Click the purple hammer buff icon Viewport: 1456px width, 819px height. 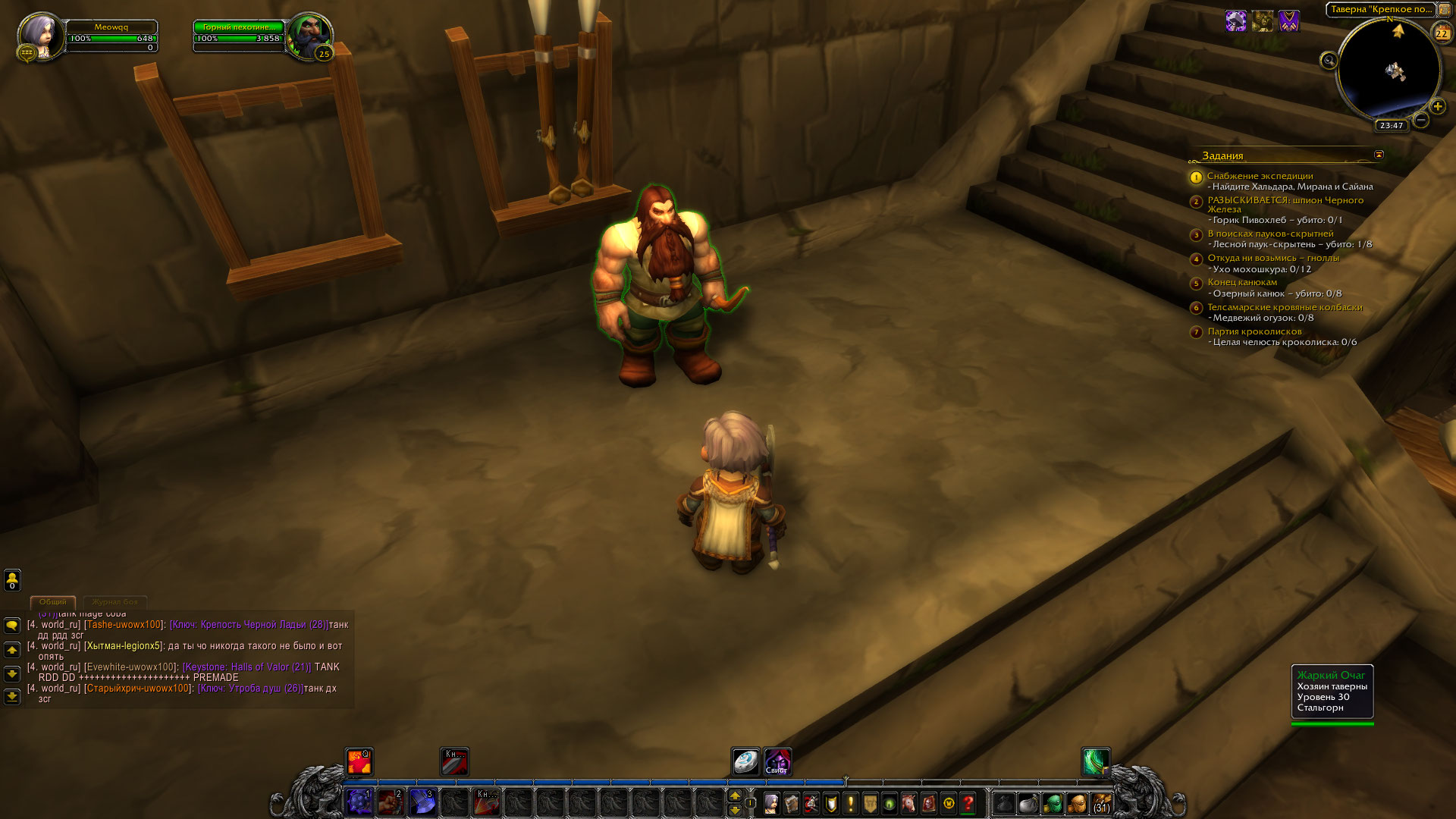[1236, 21]
